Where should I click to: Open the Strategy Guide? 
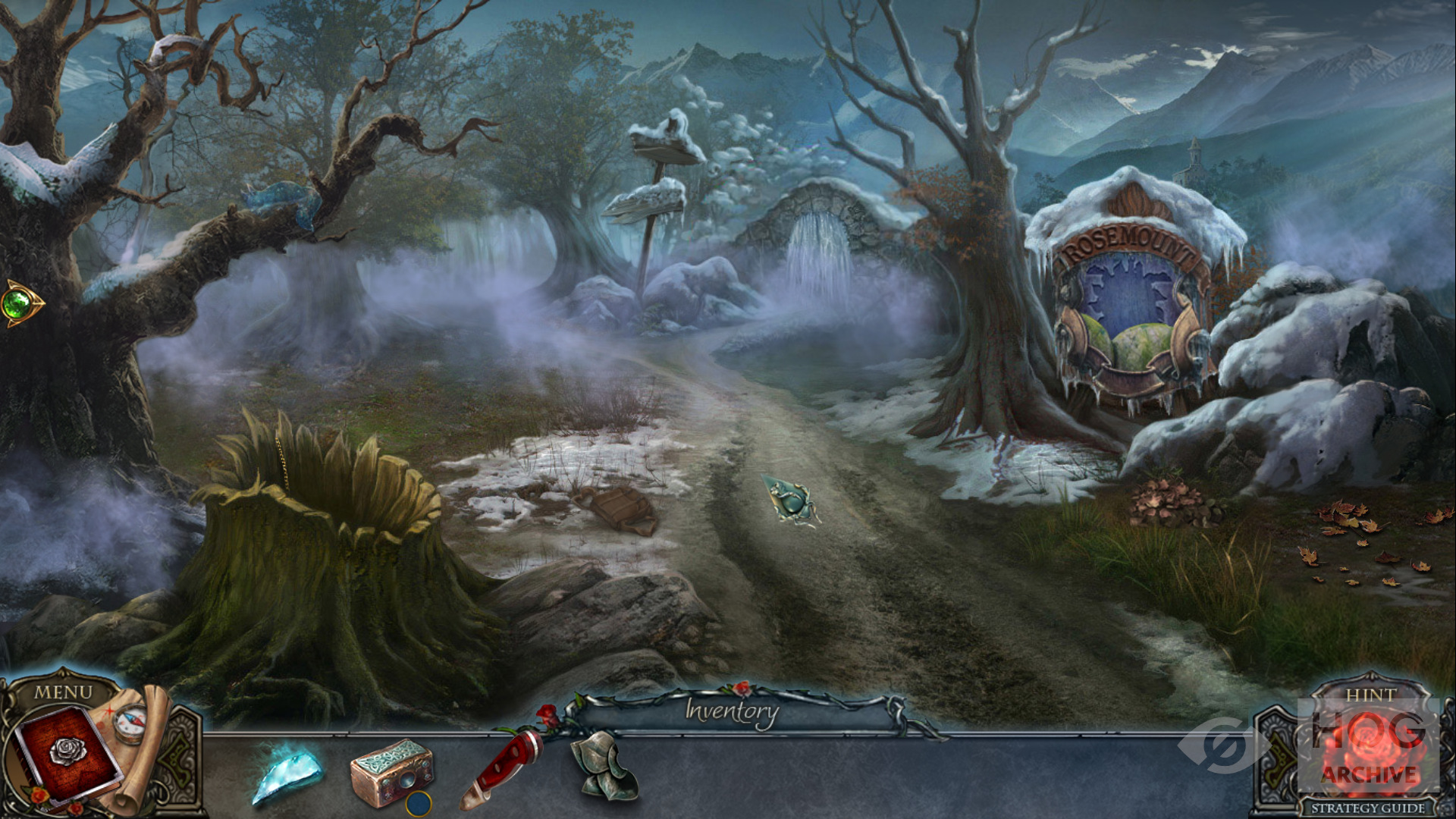[1368, 808]
